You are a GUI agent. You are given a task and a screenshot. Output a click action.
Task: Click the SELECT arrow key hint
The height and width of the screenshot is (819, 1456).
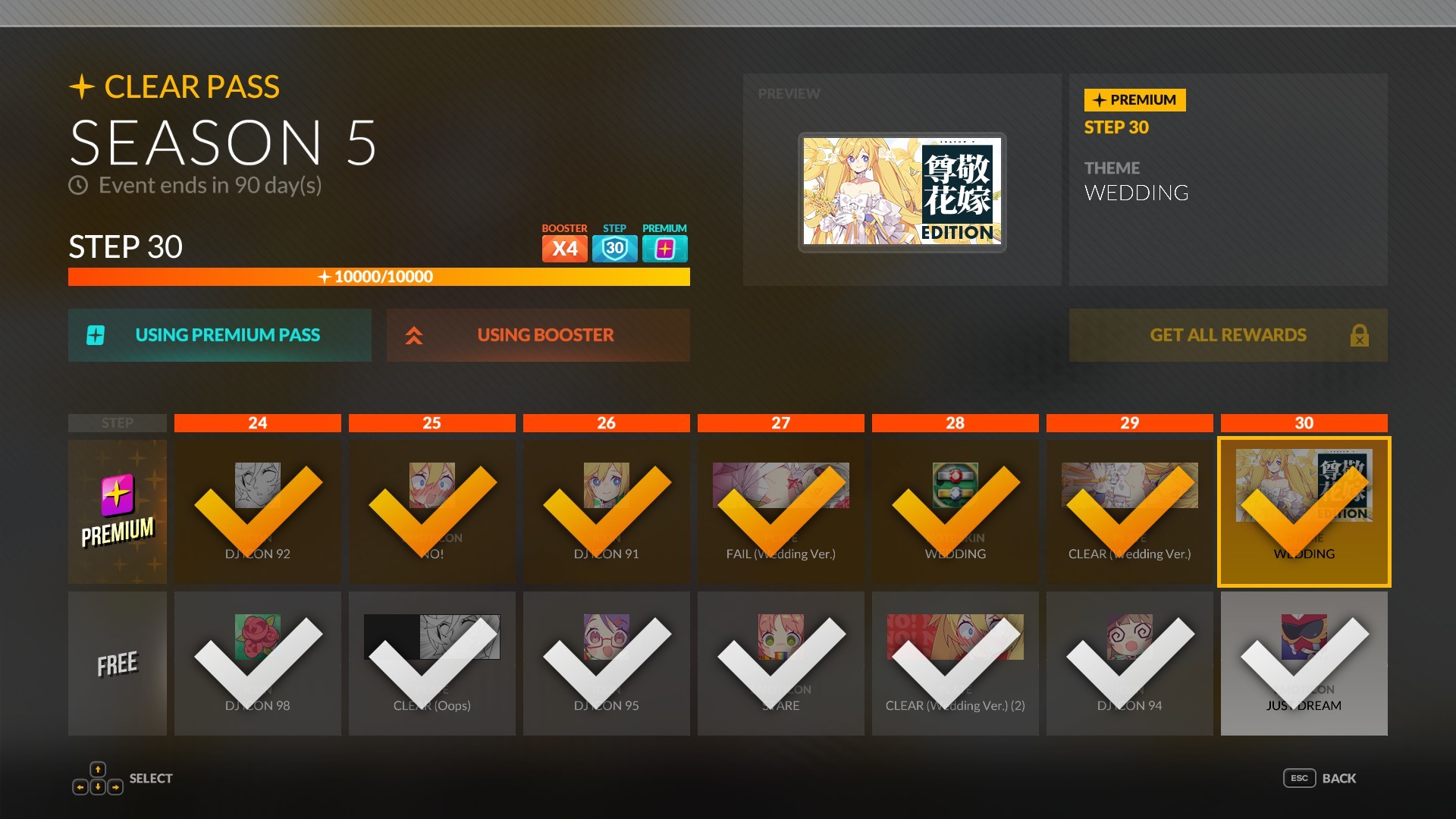(x=97, y=777)
